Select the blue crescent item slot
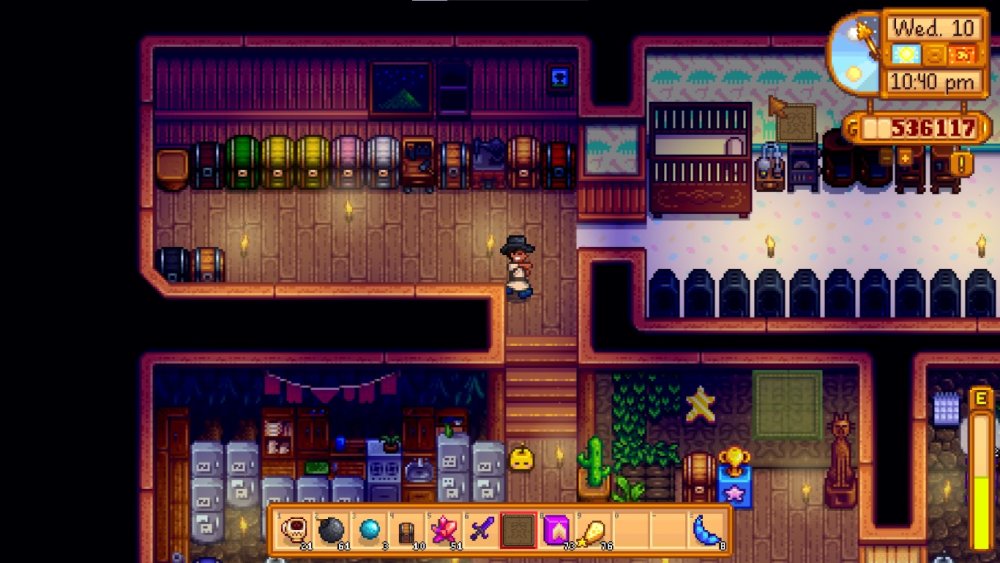1000x563 pixels. tap(706, 529)
